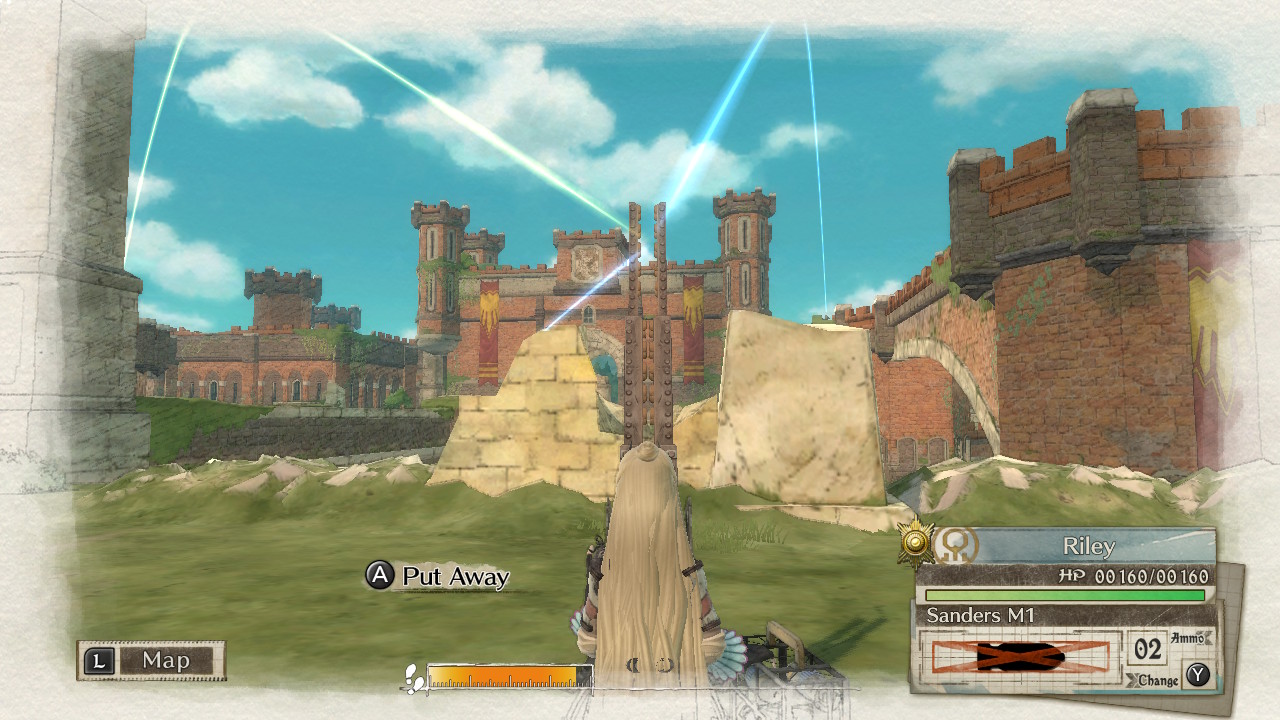Click the gold leader star badge

point(915,541)
